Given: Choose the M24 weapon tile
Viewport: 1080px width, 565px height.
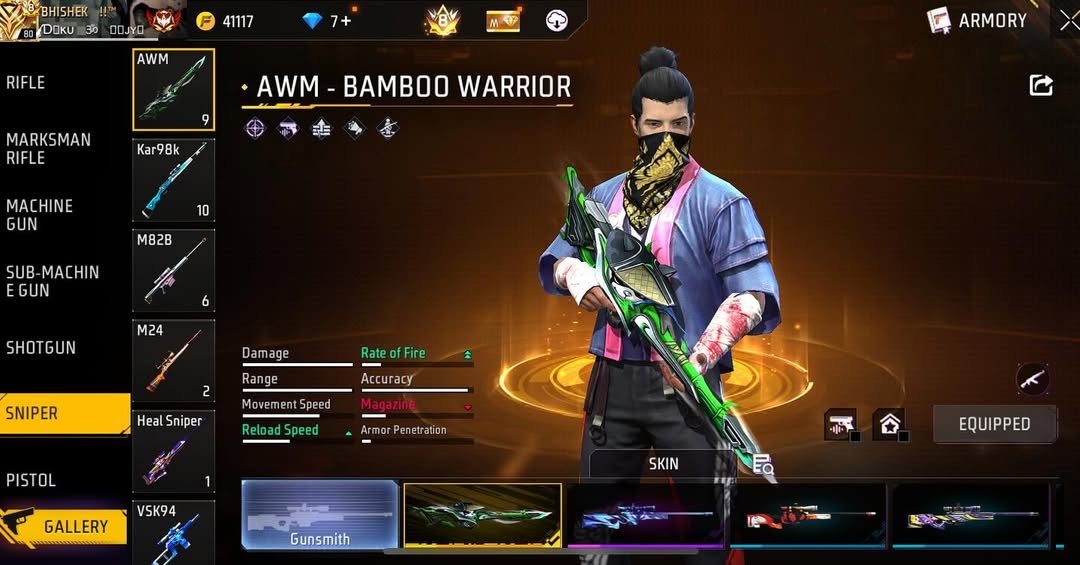Looking at the screenshot, I should pos(173,361).
